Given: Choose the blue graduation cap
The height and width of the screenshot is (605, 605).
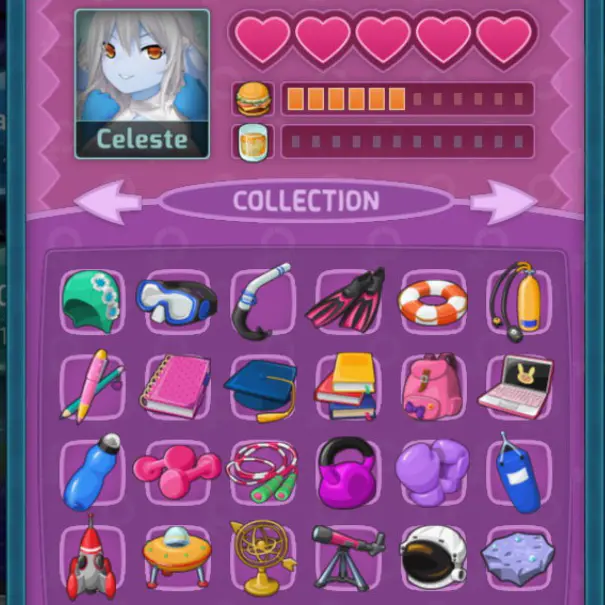Looking at the screenshot, I should (261, 385).
